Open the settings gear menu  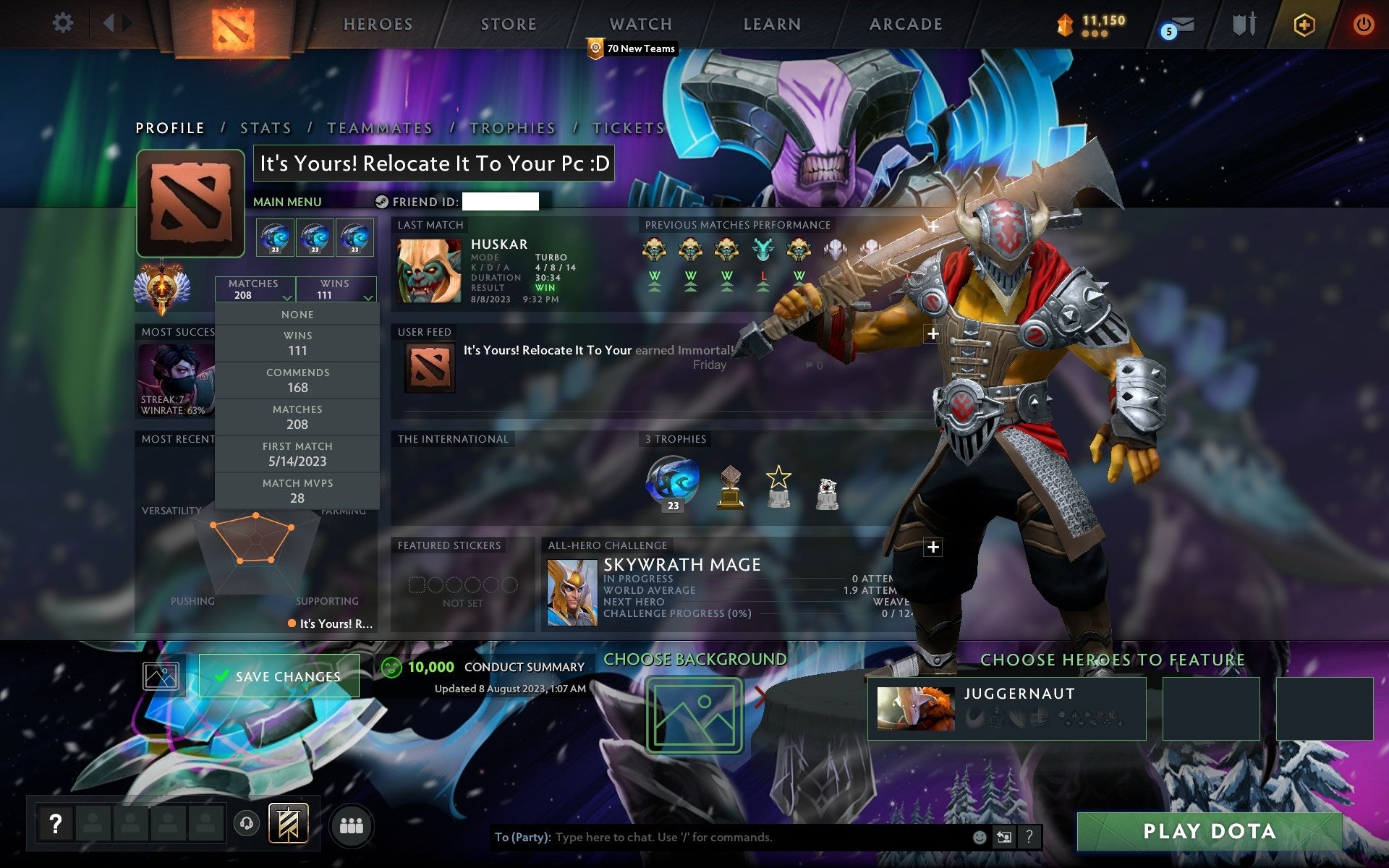64,23
